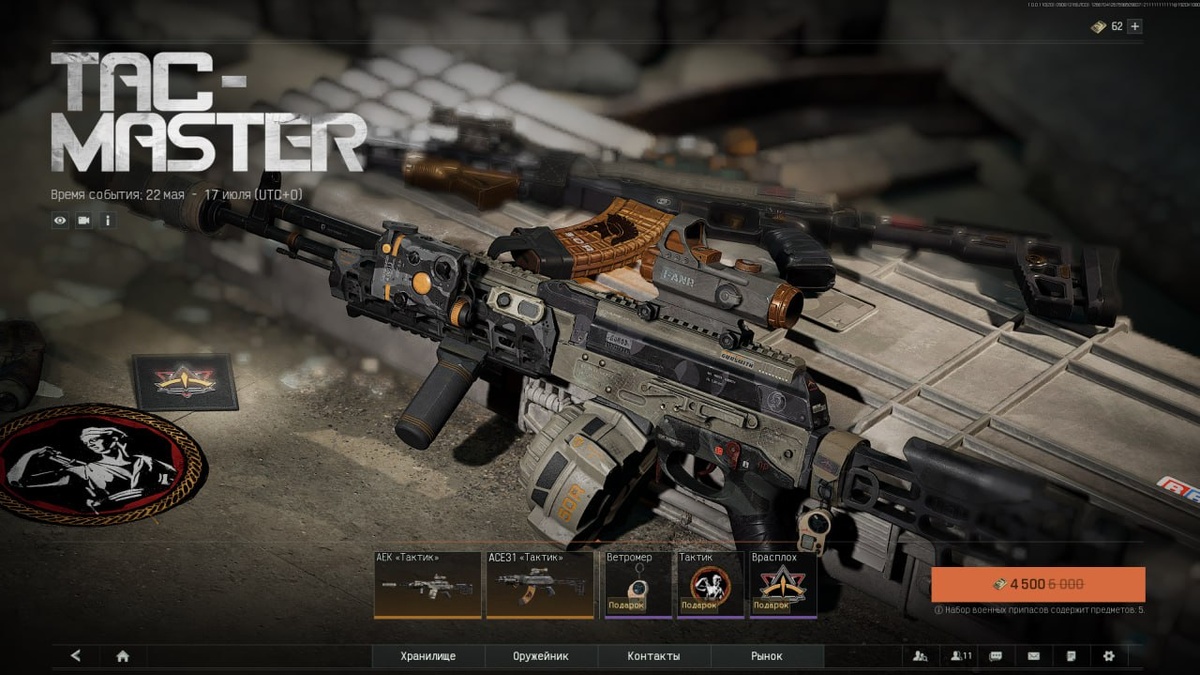Click the back arrow button
The image size is (1200, 675).
tap(76, 656)
